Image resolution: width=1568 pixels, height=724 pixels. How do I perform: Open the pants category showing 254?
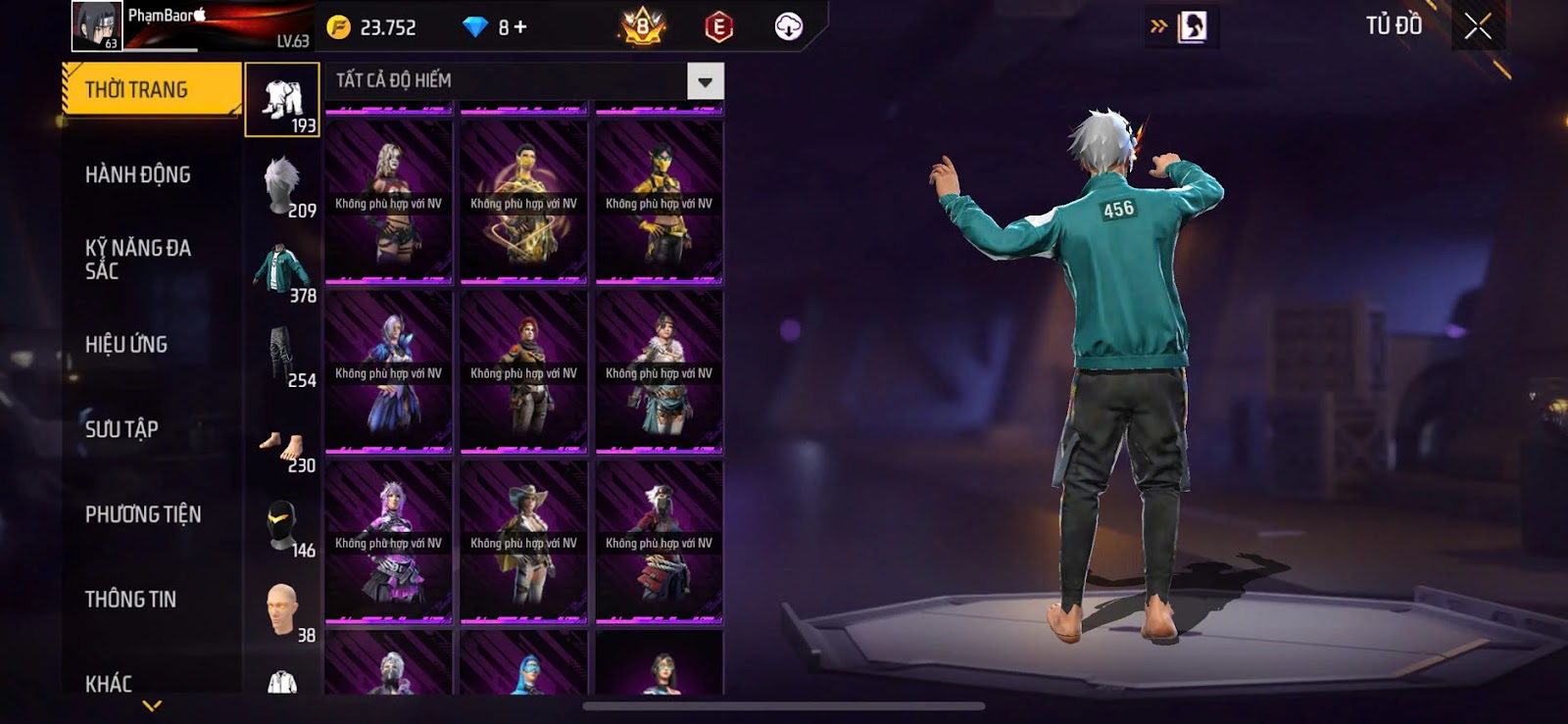coord(282,355)
